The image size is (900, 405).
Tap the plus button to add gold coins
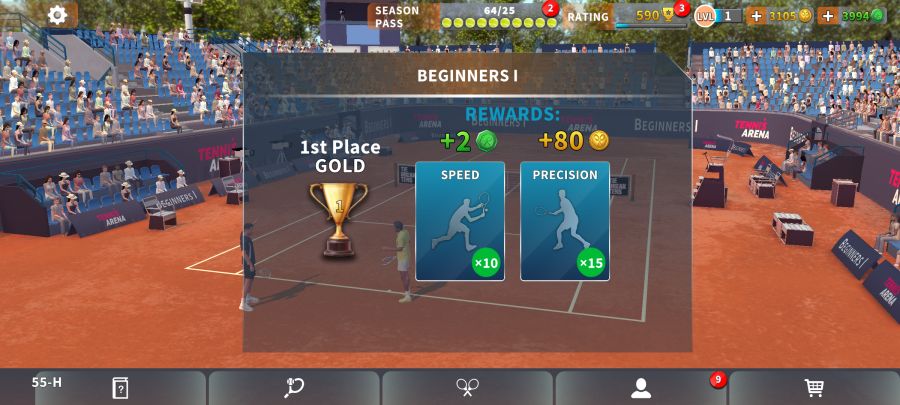pyautogui.click(x=756, y=16)
